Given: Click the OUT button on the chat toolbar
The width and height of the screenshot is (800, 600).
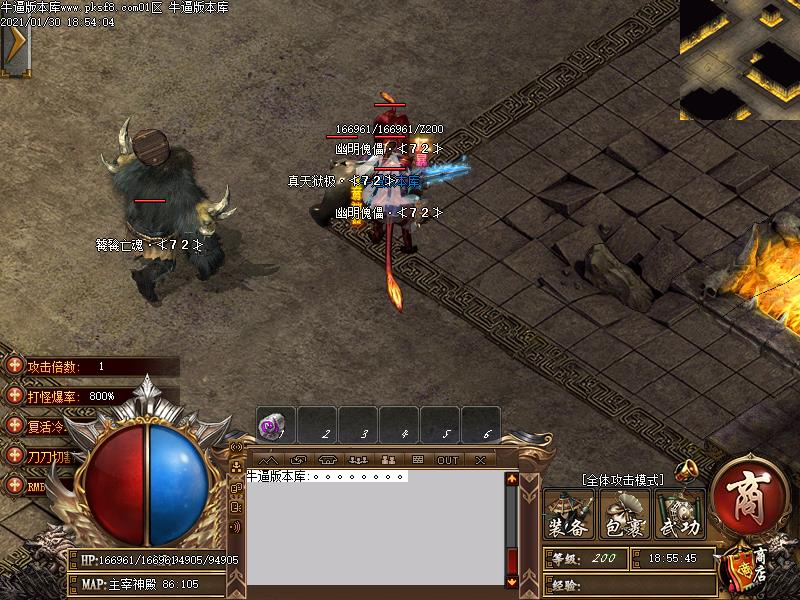Looking at the screenshot, I should tap(447, 460).
